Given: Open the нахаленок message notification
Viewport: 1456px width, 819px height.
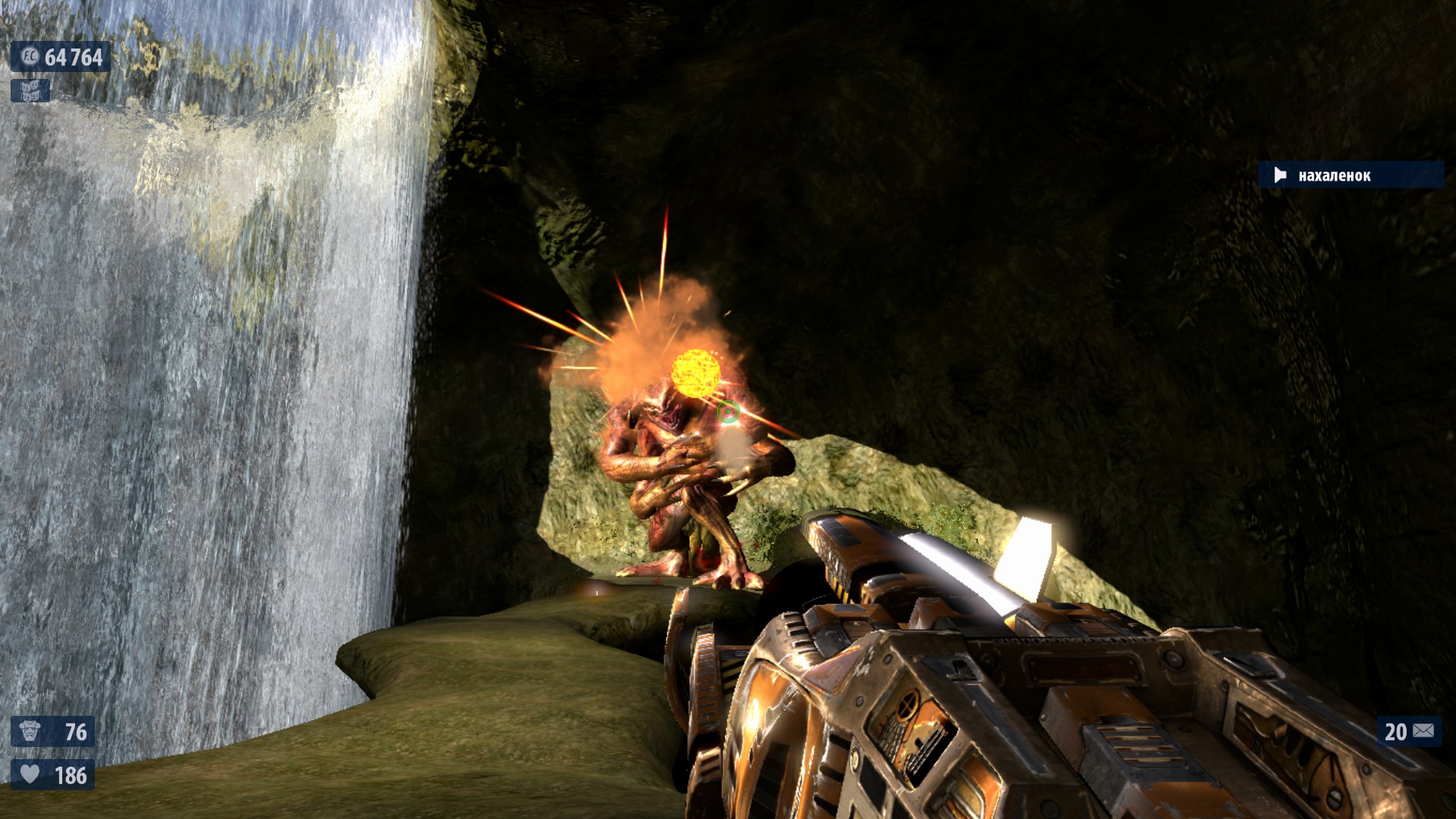Looking at the screenshot, I should click(1351, 175).
